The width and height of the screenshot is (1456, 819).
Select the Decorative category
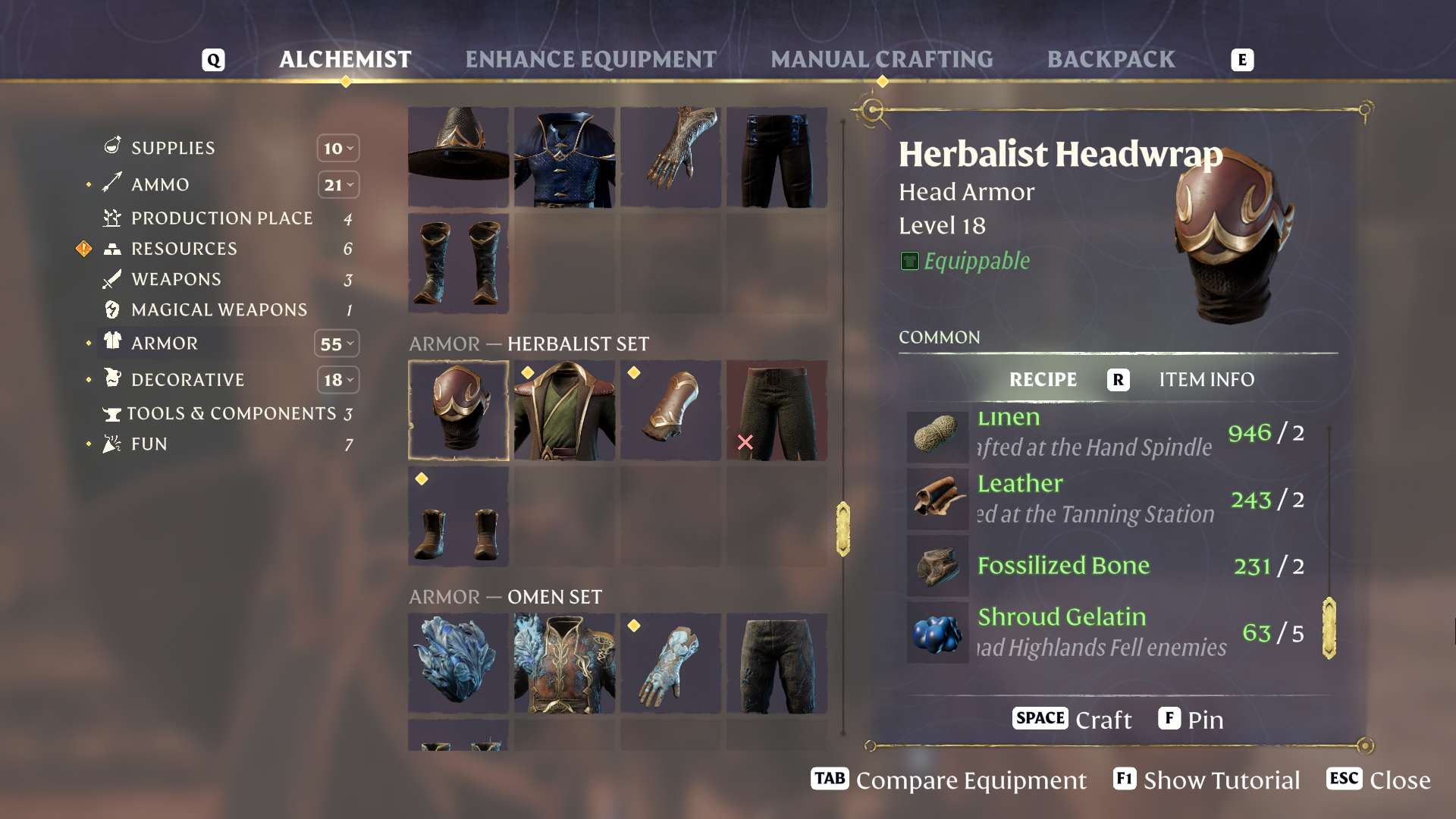pos(187,379)
